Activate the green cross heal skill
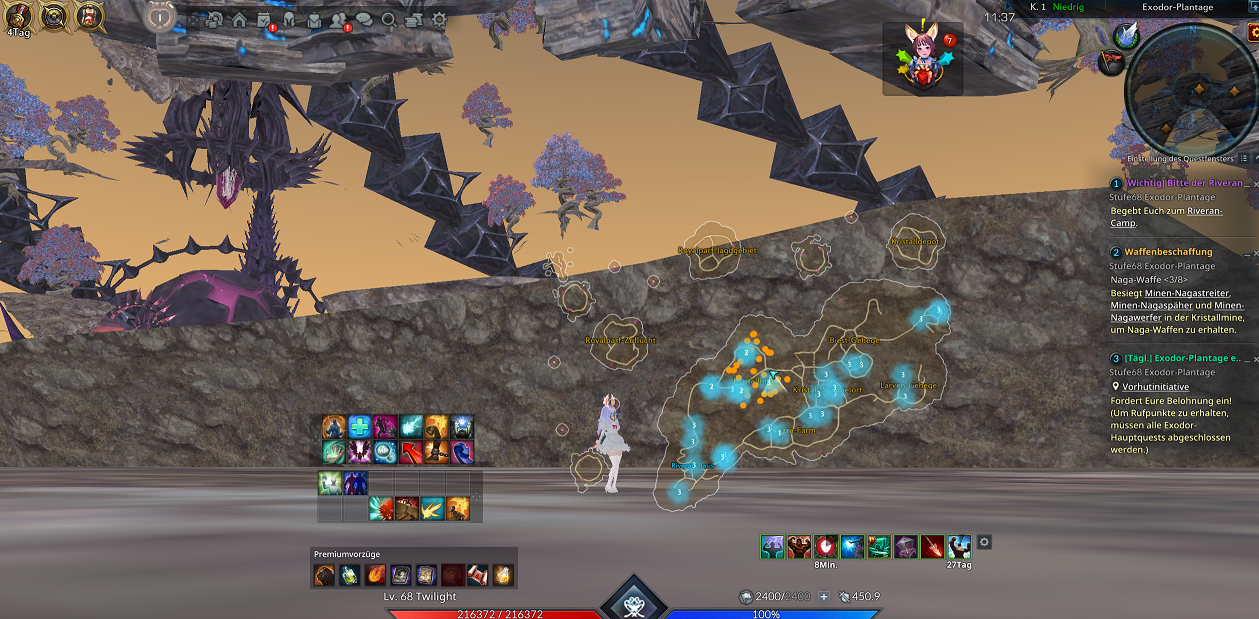Screen dimensions: 1259x619 tap(360, 427)
